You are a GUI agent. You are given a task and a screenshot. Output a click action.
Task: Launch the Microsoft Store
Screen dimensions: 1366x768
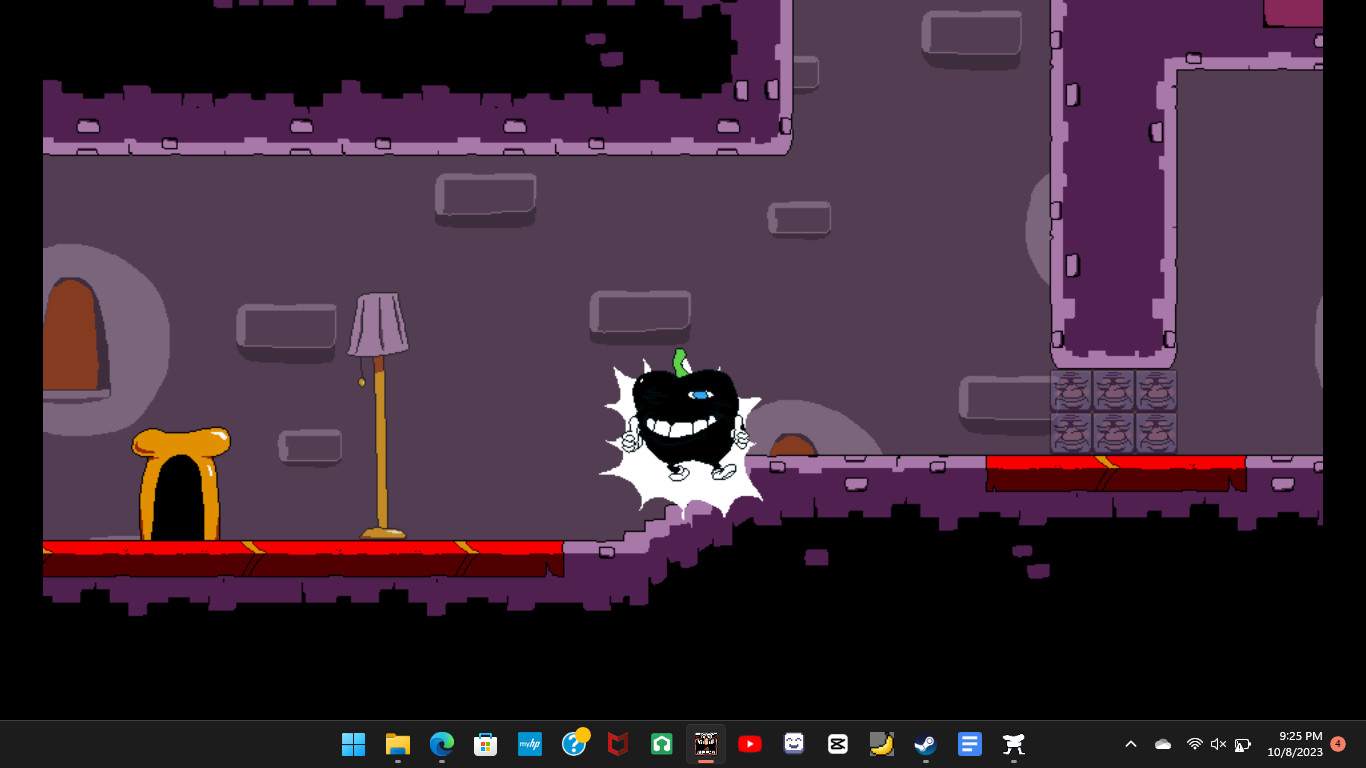485,744
